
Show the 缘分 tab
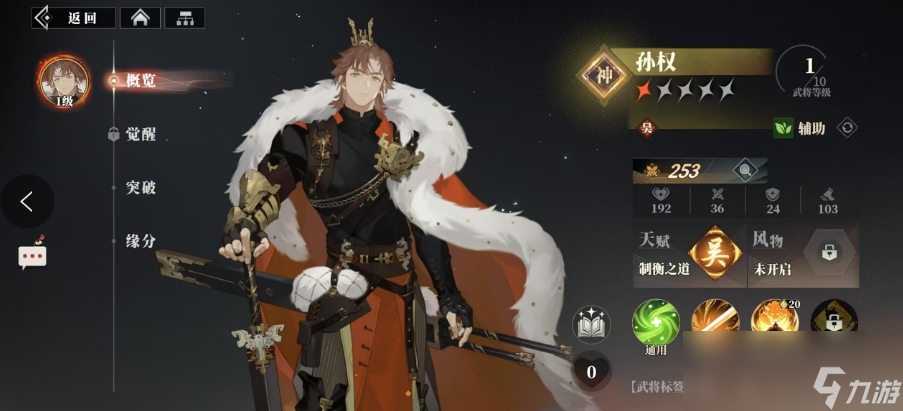(x=140, y=241)
